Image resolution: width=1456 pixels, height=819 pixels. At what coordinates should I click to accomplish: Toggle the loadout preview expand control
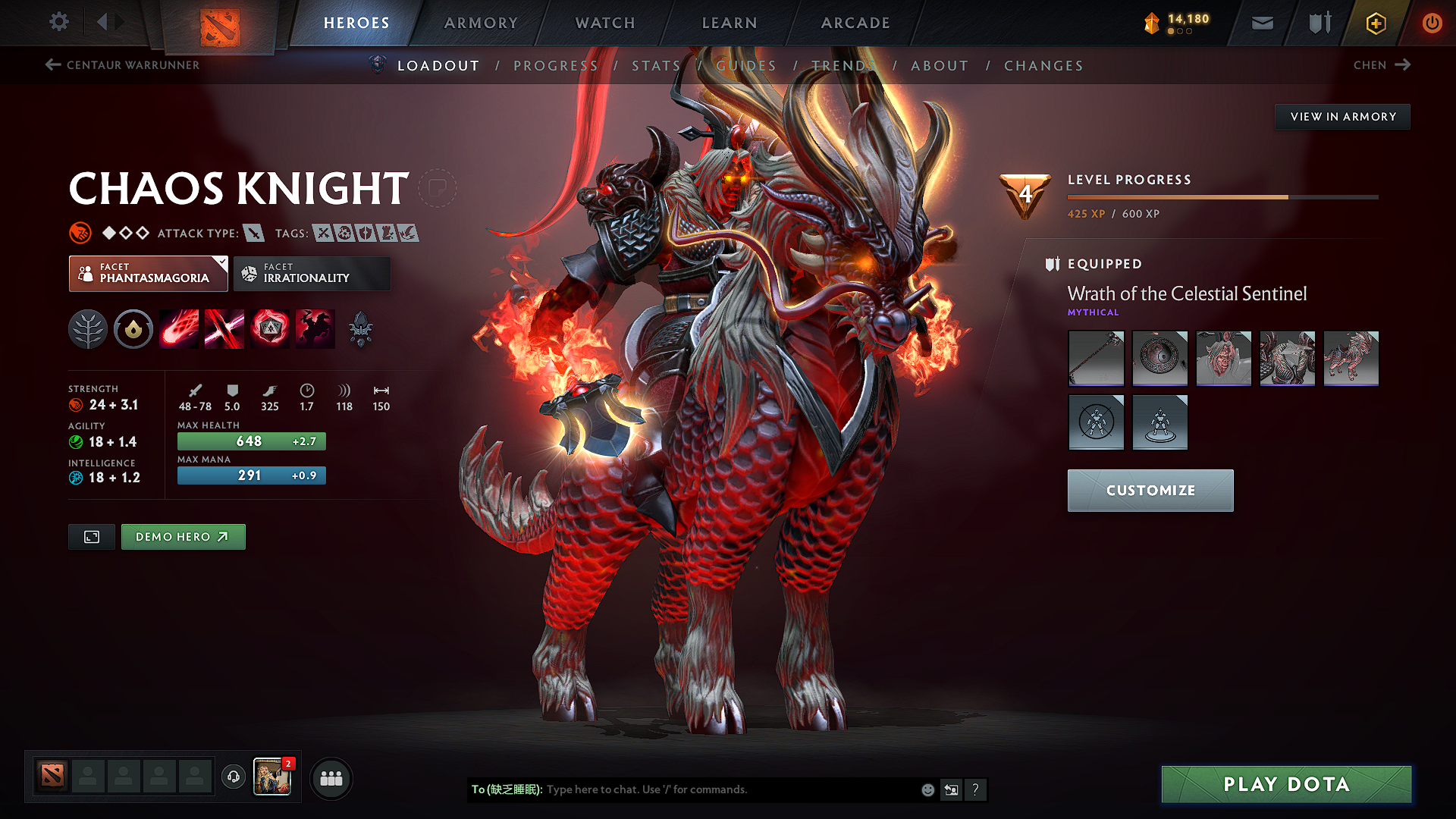pyautogui.click(x=91, y=536)
